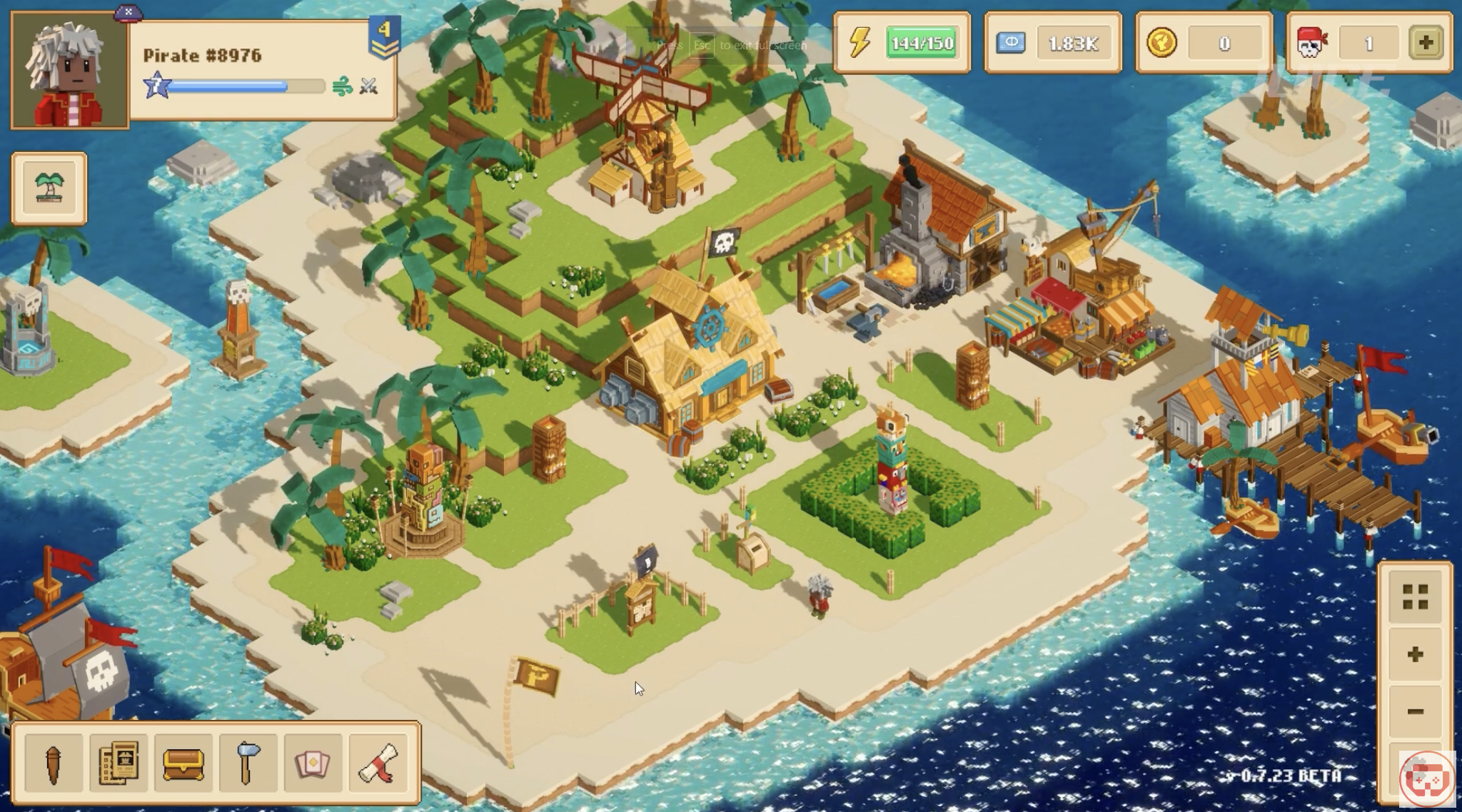Viewport: 1462px width, 812px height.
Task: Add pirates with the plus button
Action: (x=1426, y=43)
